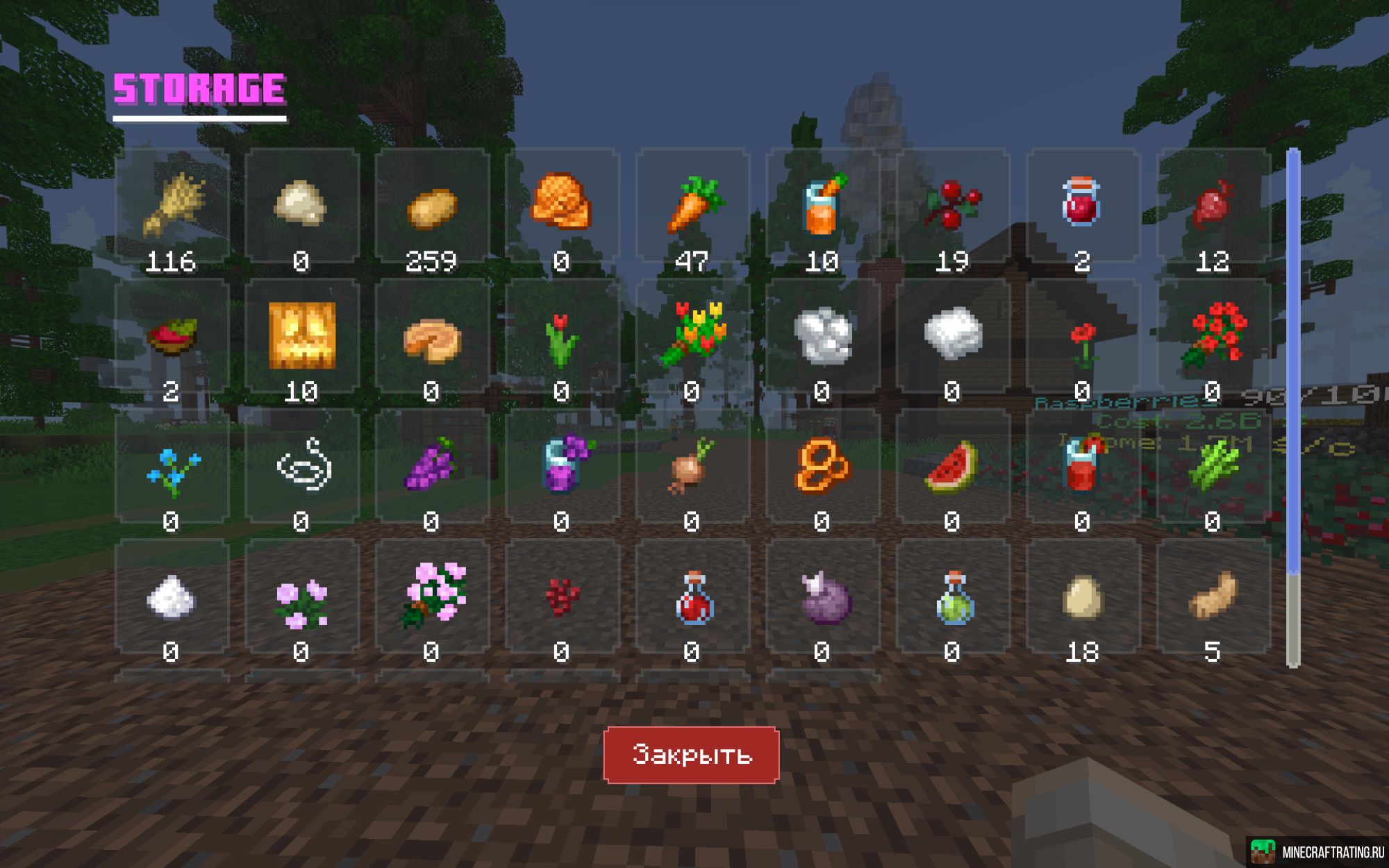1389x868 pixels.
Task: Select the wheat slot holding 116
Action: 172,206
